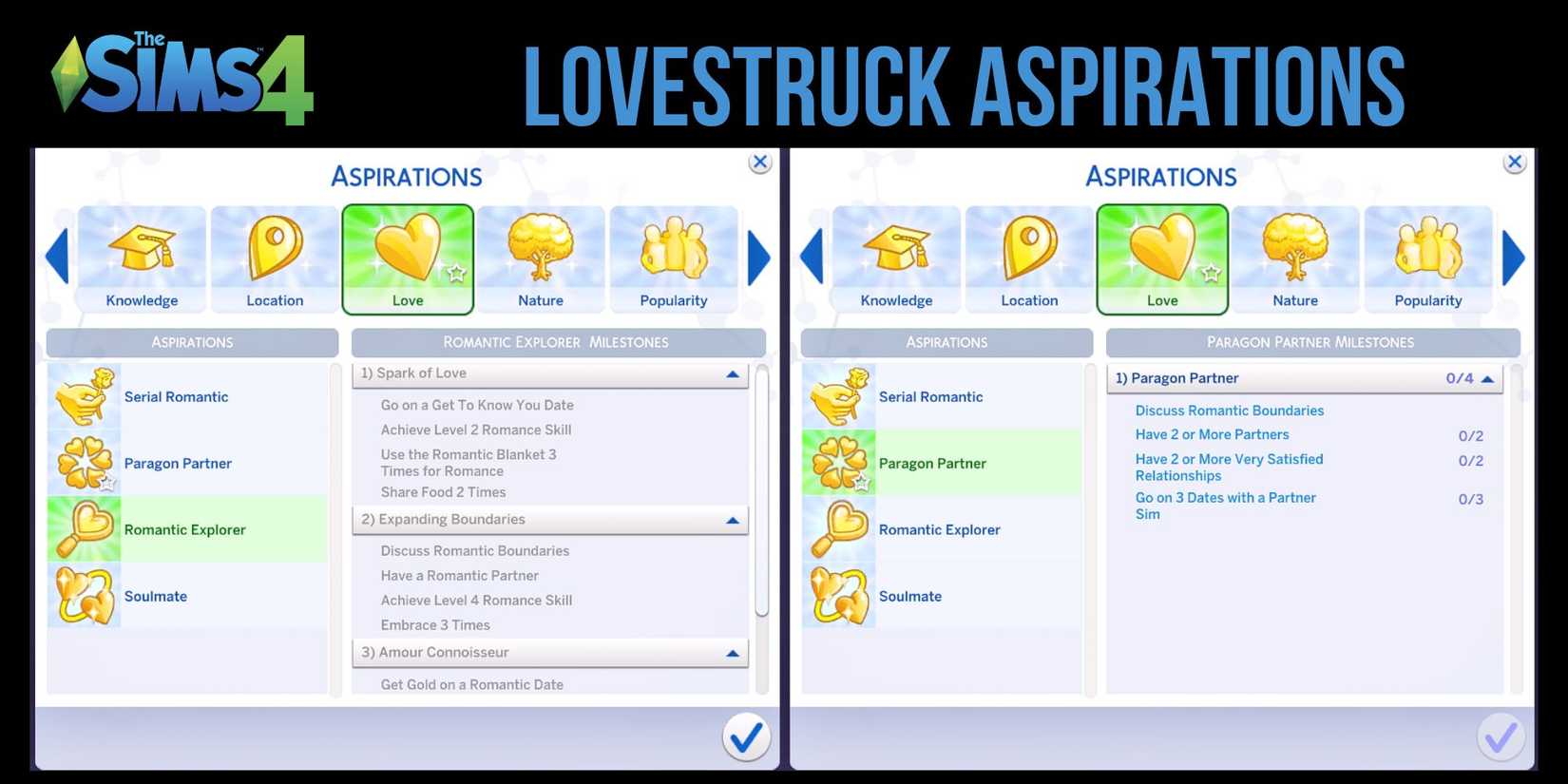Confirm with the checkmark button
1568x784 pixels.
(x=747, y=737)
